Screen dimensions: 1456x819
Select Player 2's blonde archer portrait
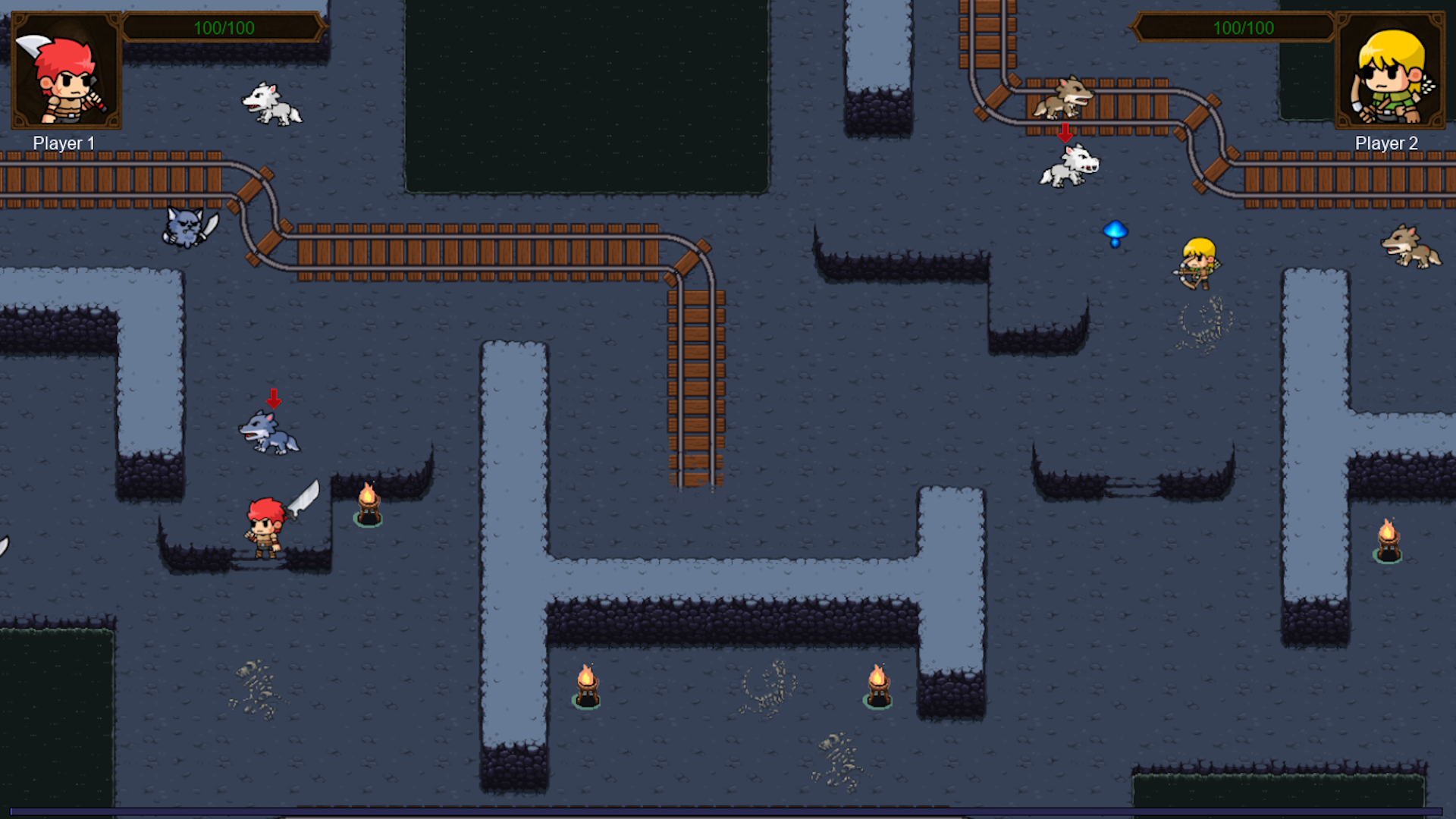coord(1389,71)
